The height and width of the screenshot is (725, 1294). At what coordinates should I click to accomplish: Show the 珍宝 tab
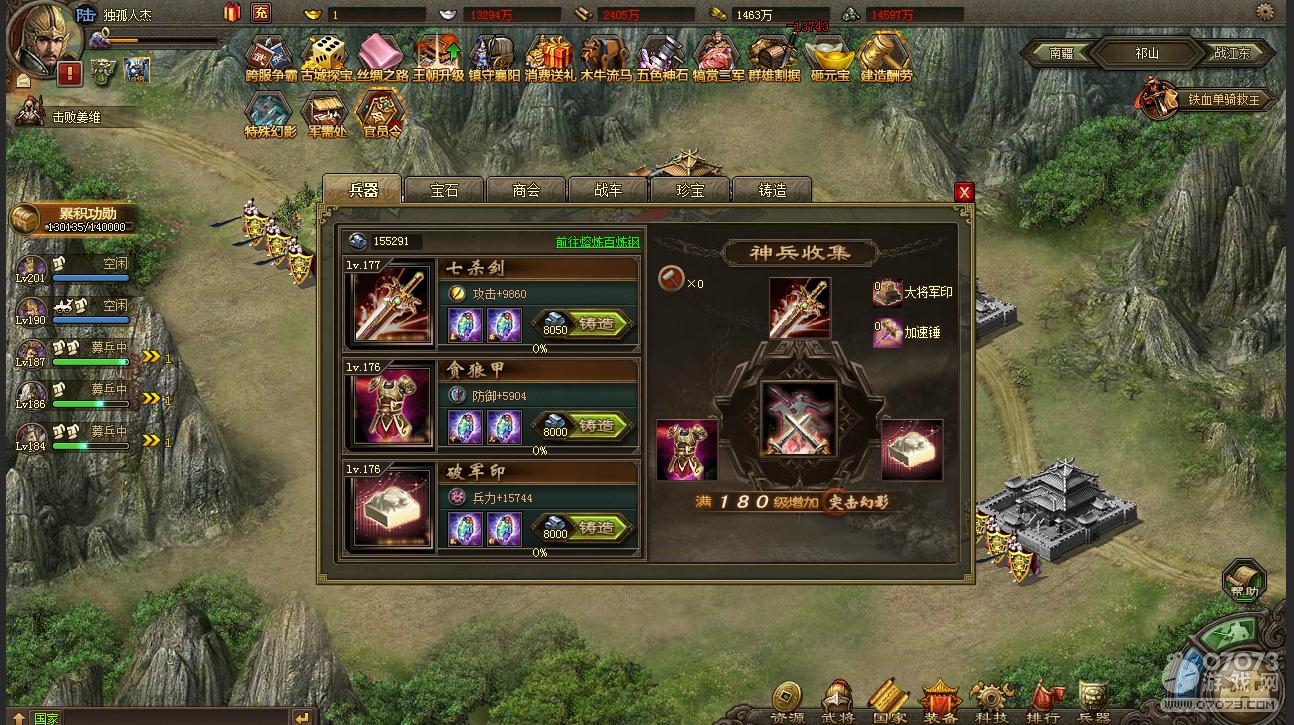tap(690, 190)
